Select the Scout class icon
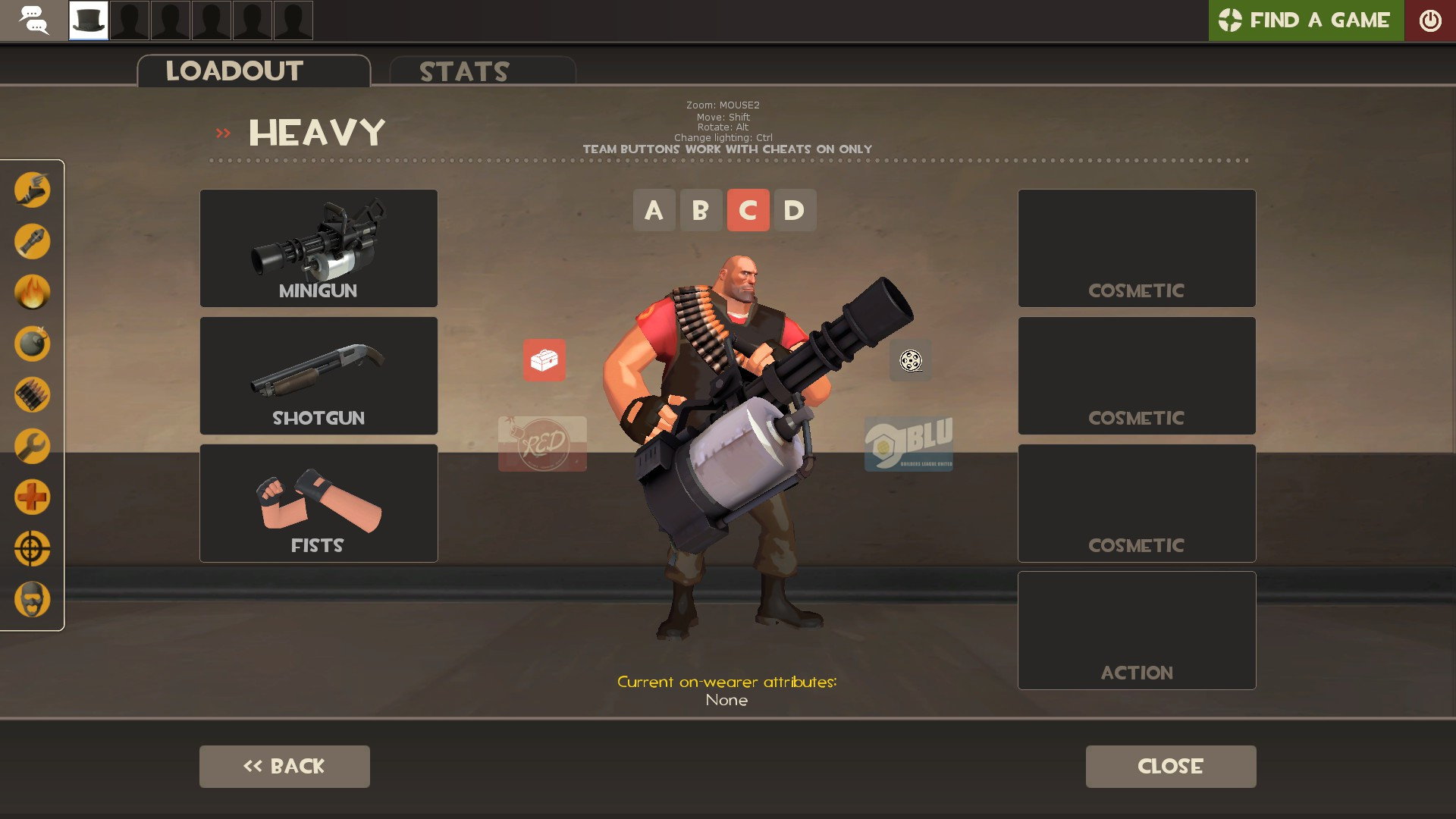The image size is (1456, 819). pyautogui.click(x=32, y=191)
